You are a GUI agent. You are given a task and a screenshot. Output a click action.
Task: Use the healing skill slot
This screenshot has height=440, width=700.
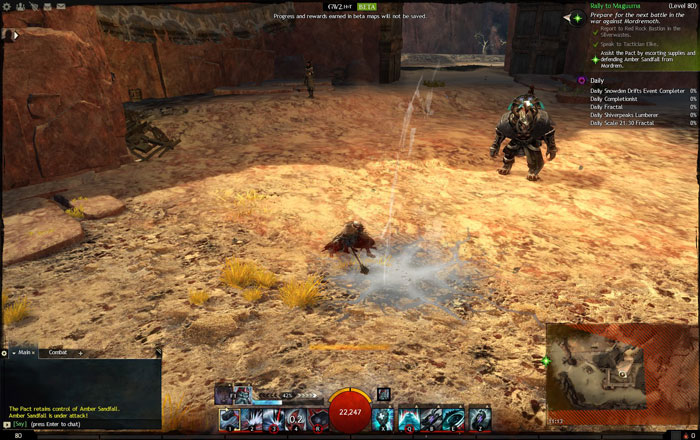[x=383, y=418]
